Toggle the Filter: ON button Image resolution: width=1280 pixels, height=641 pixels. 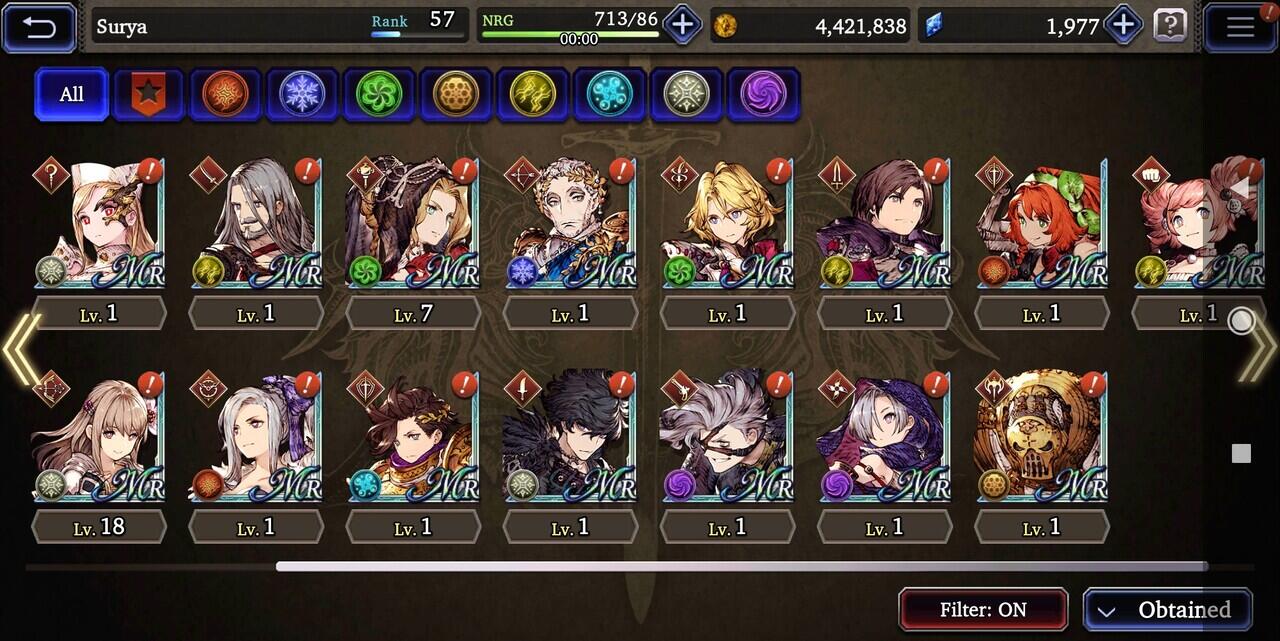click(x=983, y=609)
